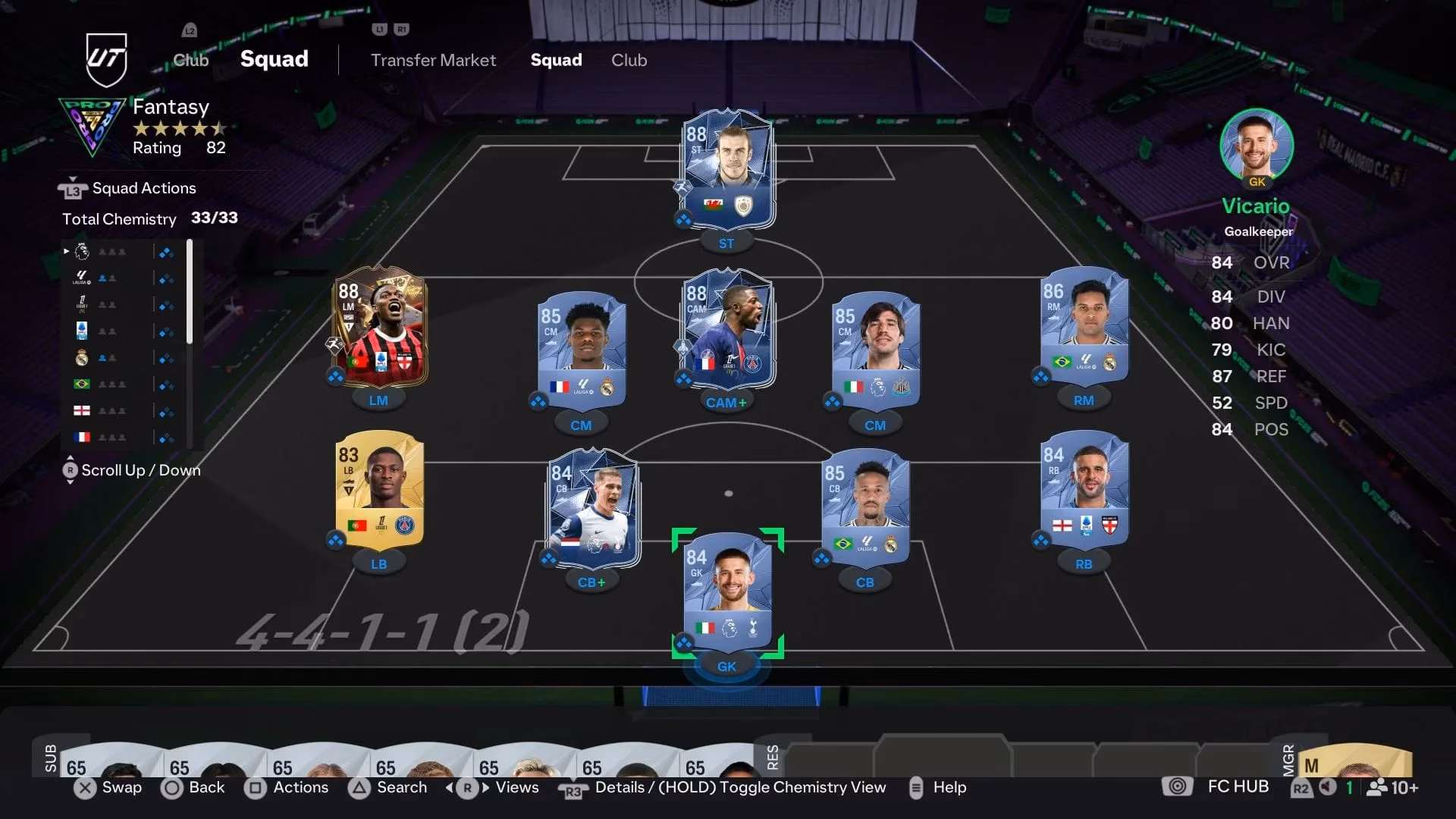This screenshot has height=819, width=1456.
Task: Open the Views selector
Action: (x=516, y=788)
